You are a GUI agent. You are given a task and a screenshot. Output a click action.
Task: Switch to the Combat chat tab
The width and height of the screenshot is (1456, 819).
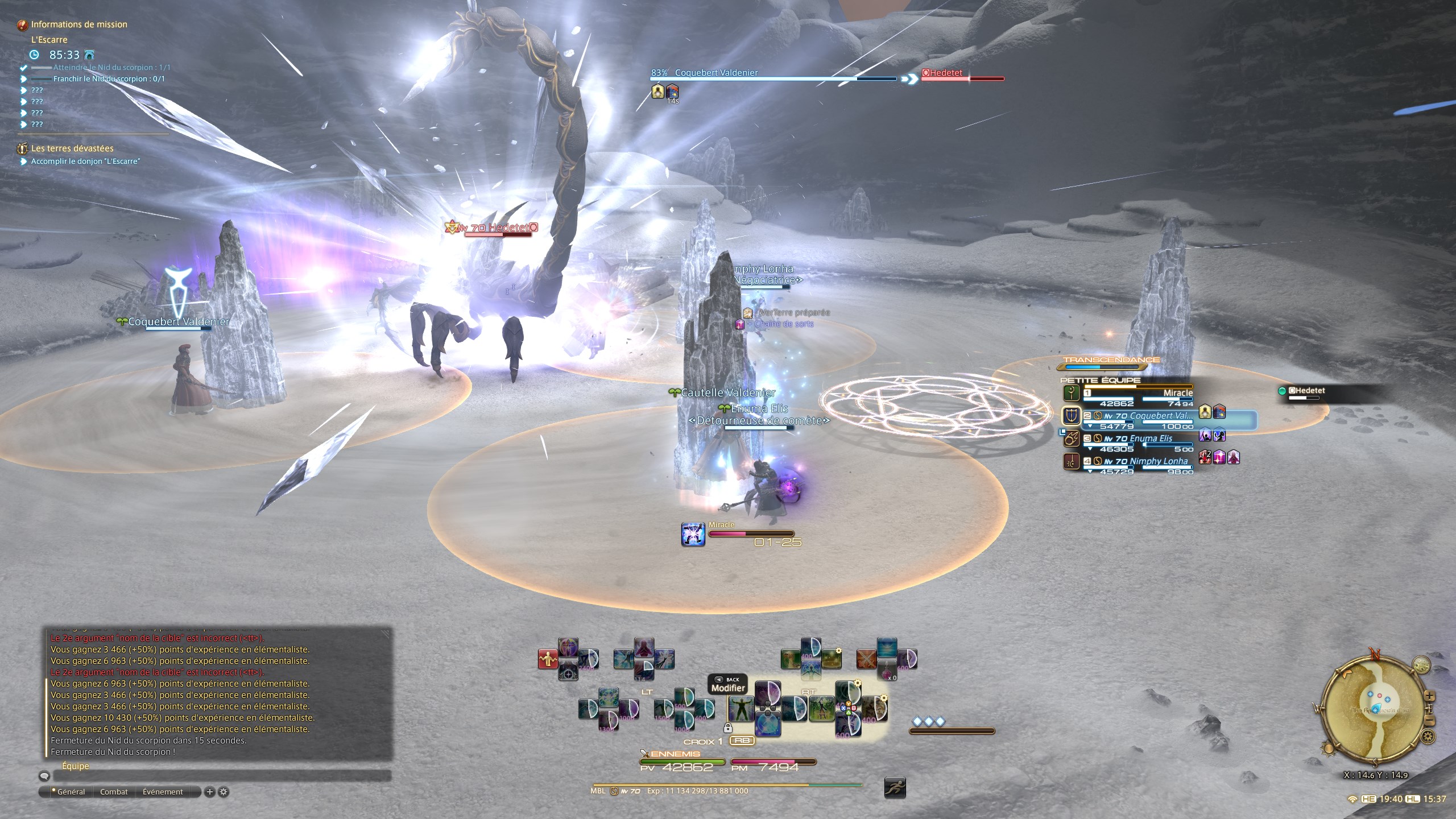[x=114, y=792]
